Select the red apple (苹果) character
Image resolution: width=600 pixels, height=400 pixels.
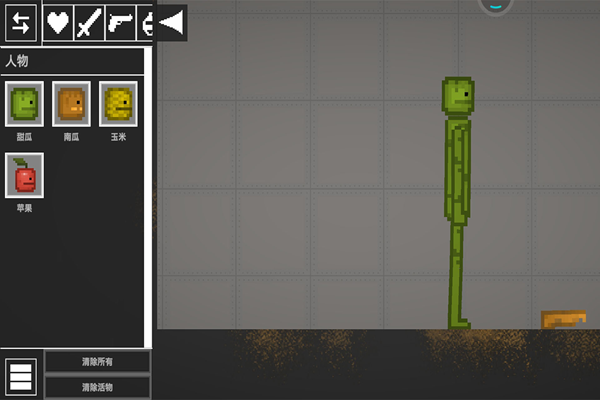click(24, 176)
